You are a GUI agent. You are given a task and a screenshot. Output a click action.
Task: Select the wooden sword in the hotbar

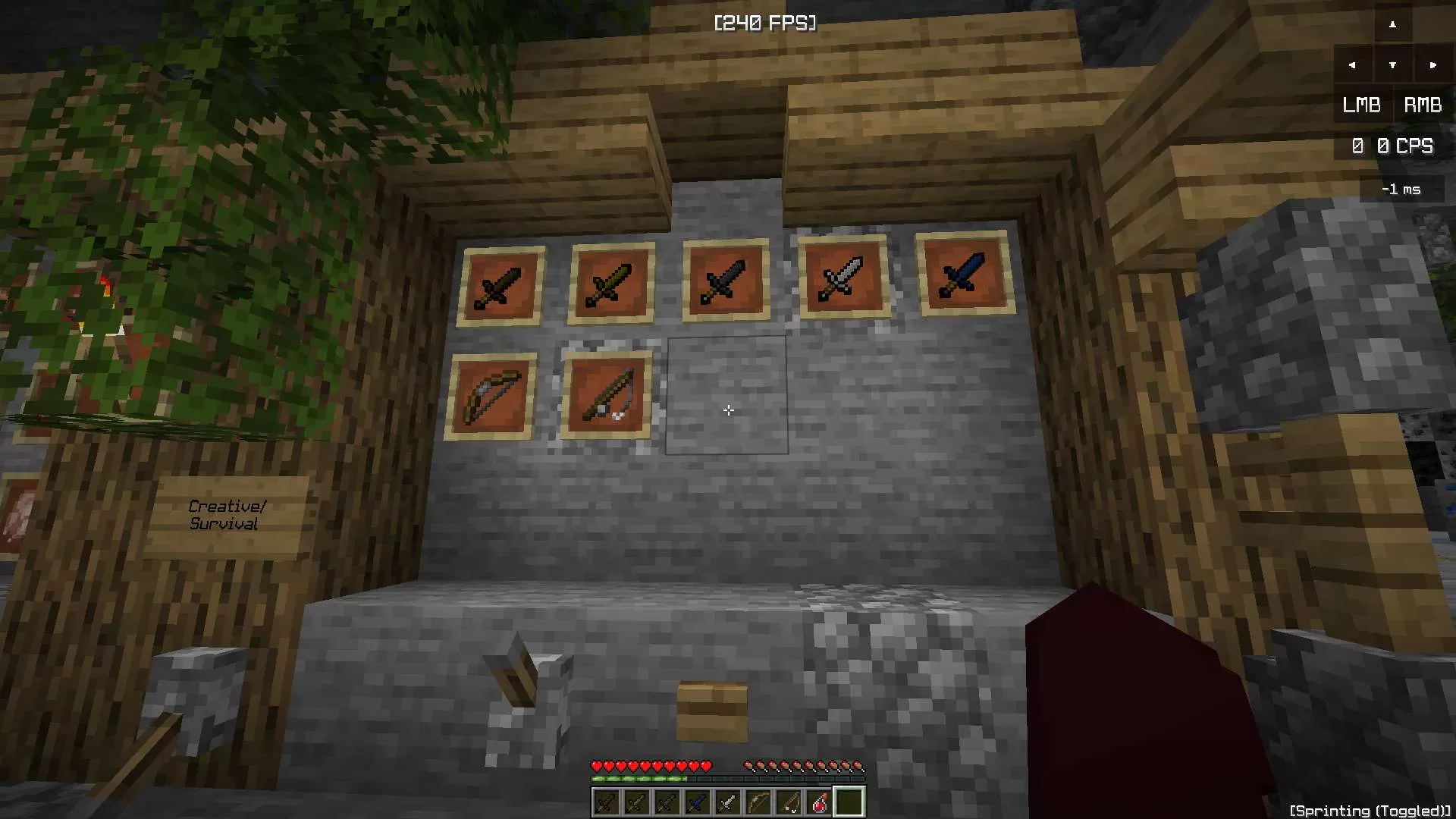pyautogui.click(x=605, y=802)
